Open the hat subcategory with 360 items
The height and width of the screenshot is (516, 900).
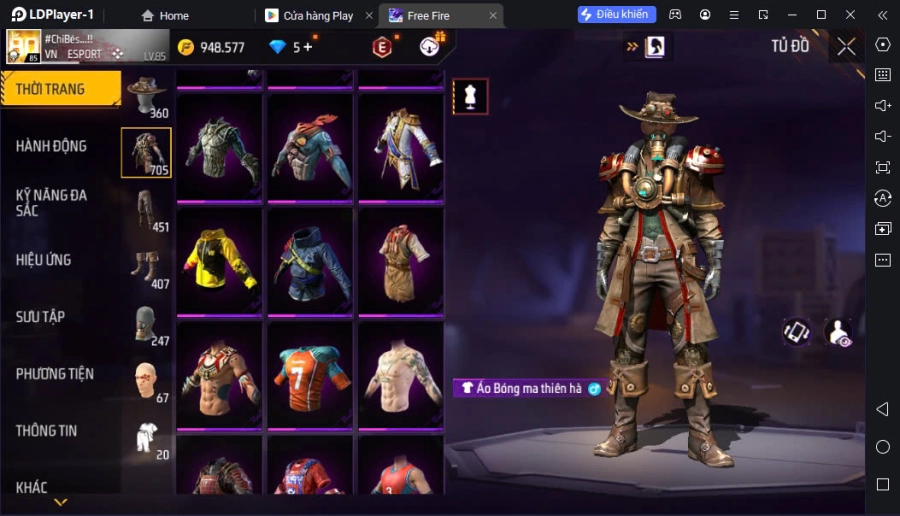click(147, 96)
